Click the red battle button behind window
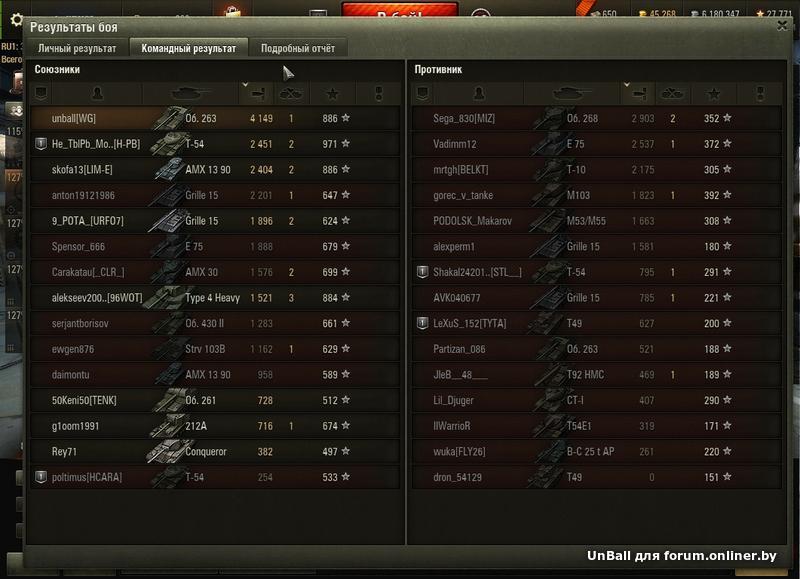Viewport: 800px width, 579px height. pyautogui.click(x=398, y=12)
